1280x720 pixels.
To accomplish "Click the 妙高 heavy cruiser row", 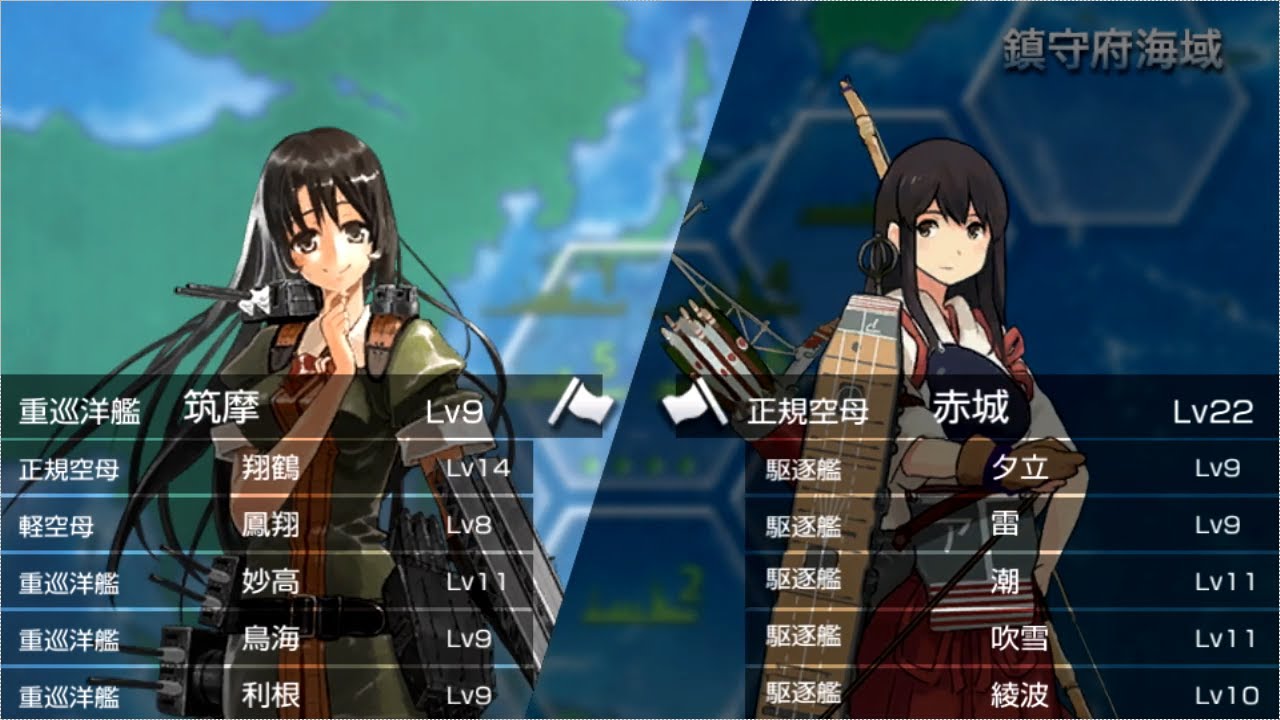I will tap(270, 582).
